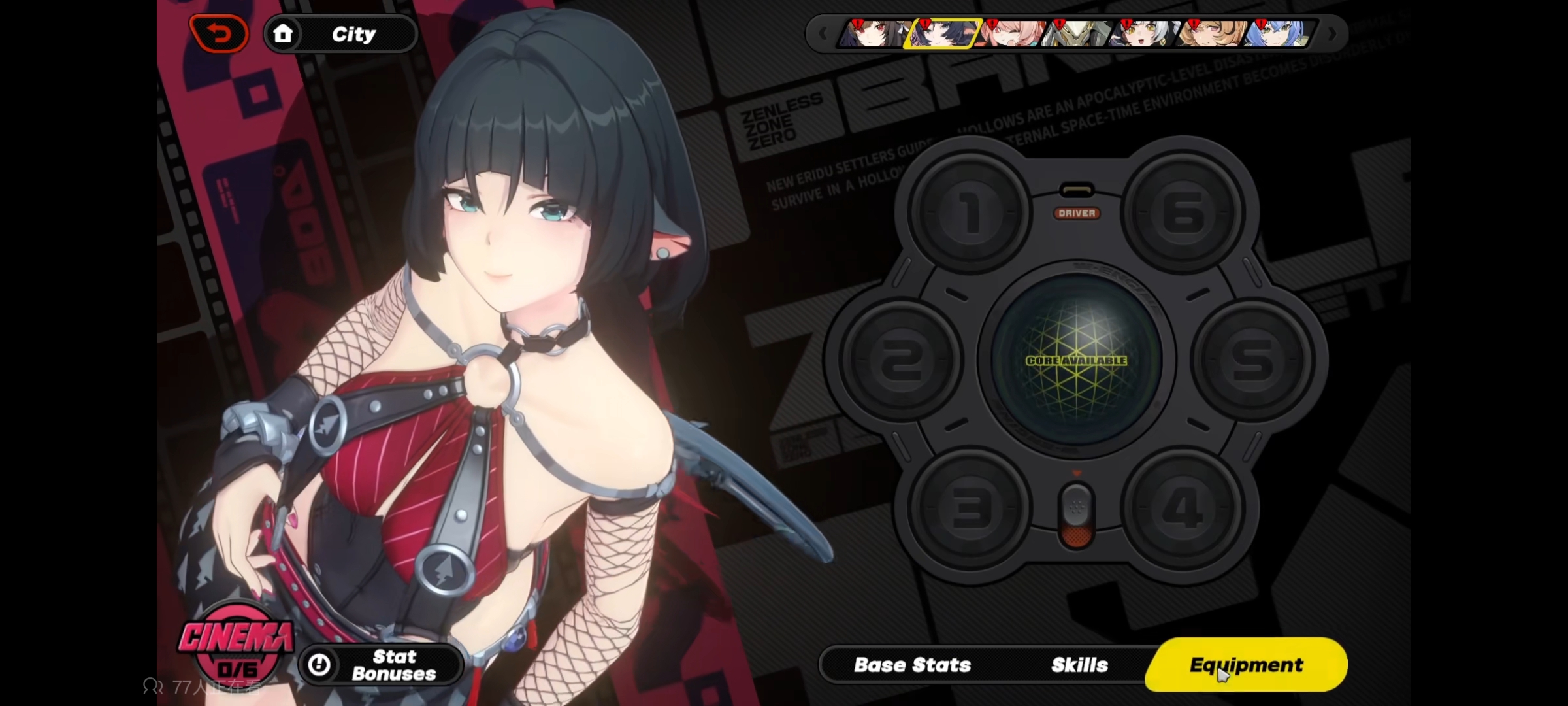The height and width of the screenshot is (706, 1568).
Task: Select the central Core Available engine slot
Action: coord(1076,360)
